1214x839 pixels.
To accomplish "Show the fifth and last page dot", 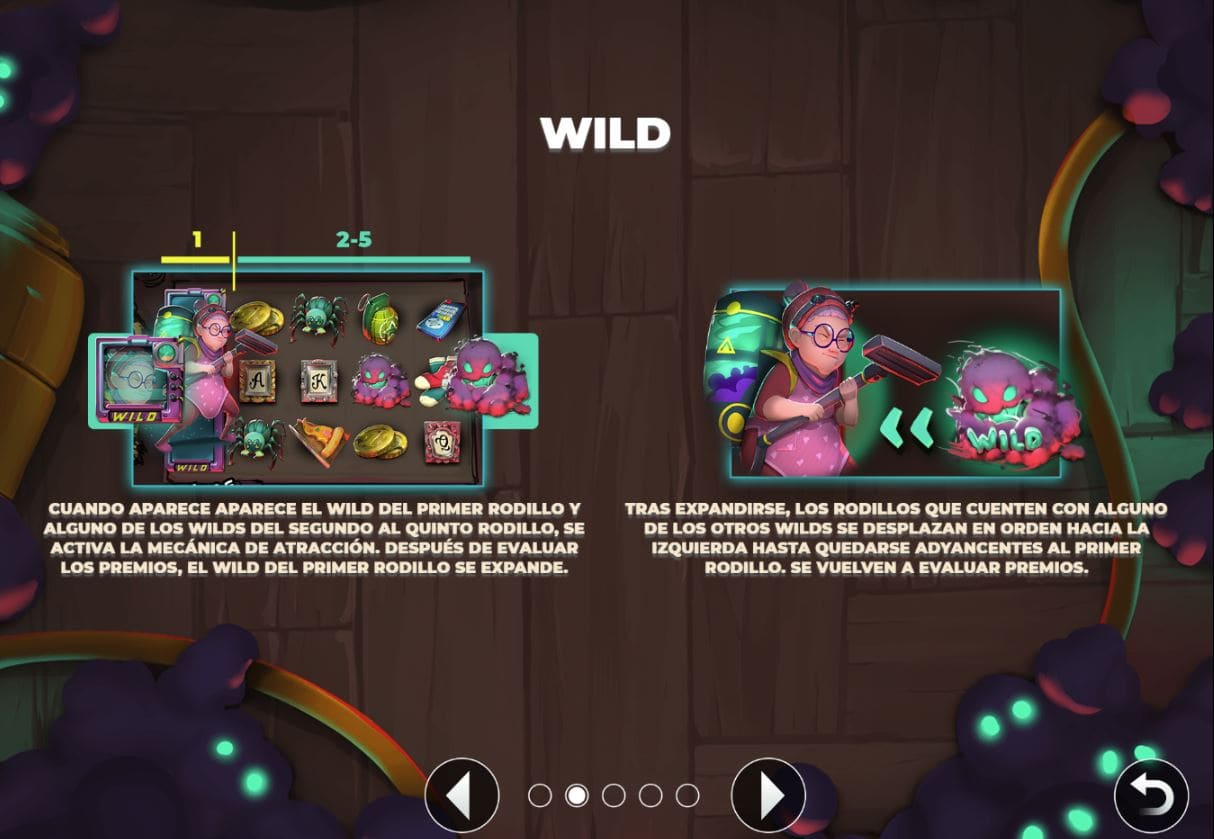I will click(x=687, y=796).
